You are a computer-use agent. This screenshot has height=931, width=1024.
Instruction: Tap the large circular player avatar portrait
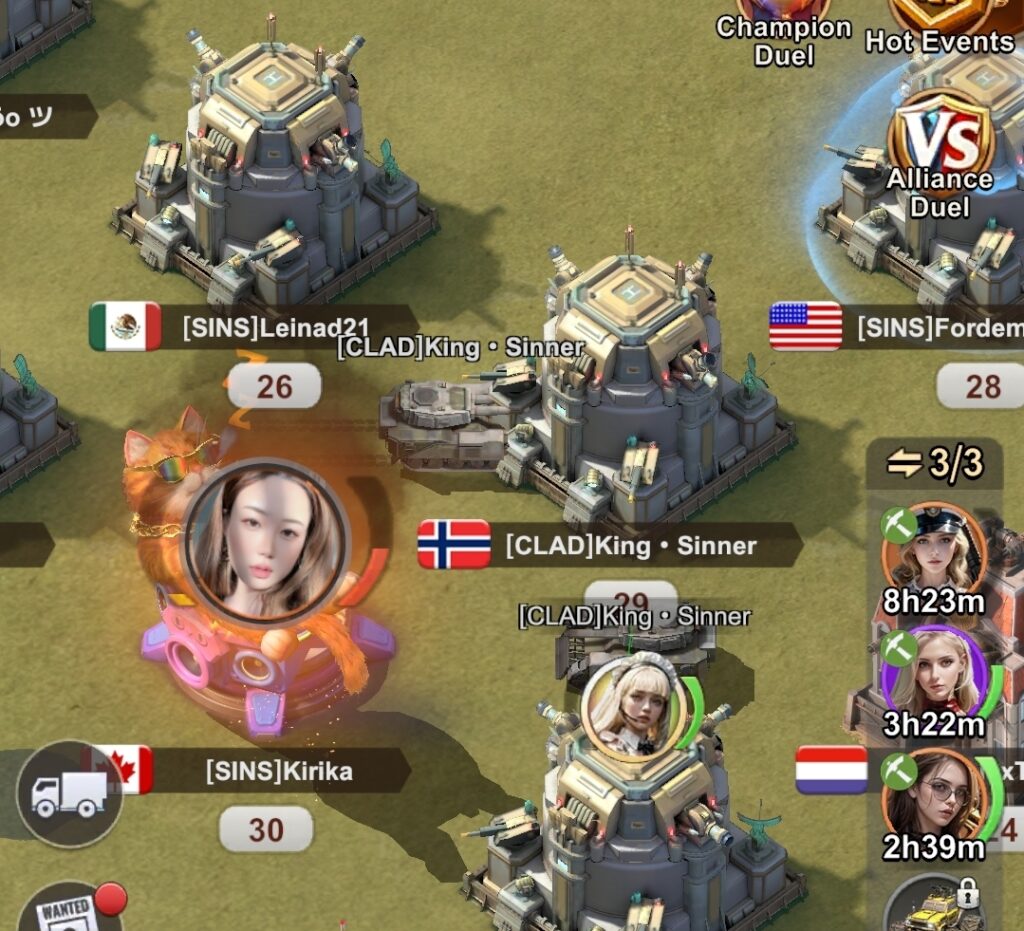click(267, 541)
